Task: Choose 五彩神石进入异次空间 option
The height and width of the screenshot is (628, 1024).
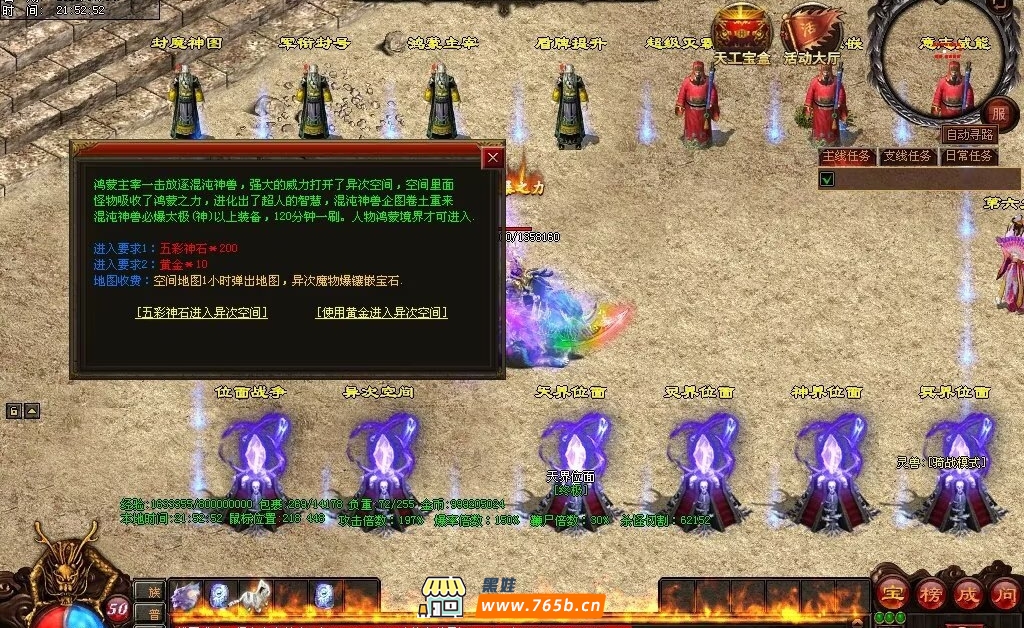Action: (201, 312)
